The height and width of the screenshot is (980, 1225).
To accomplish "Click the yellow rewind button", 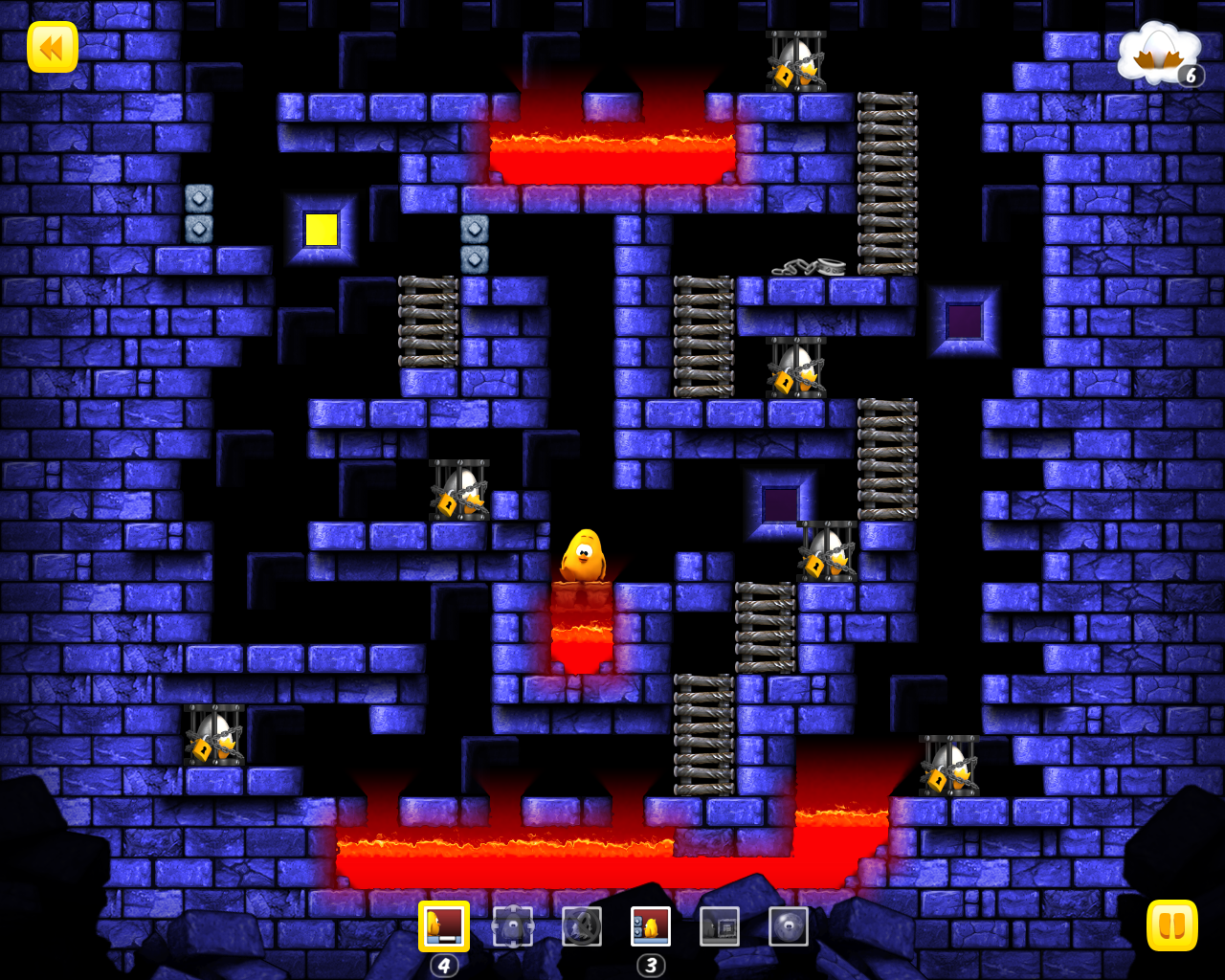I will coord(53,47).
